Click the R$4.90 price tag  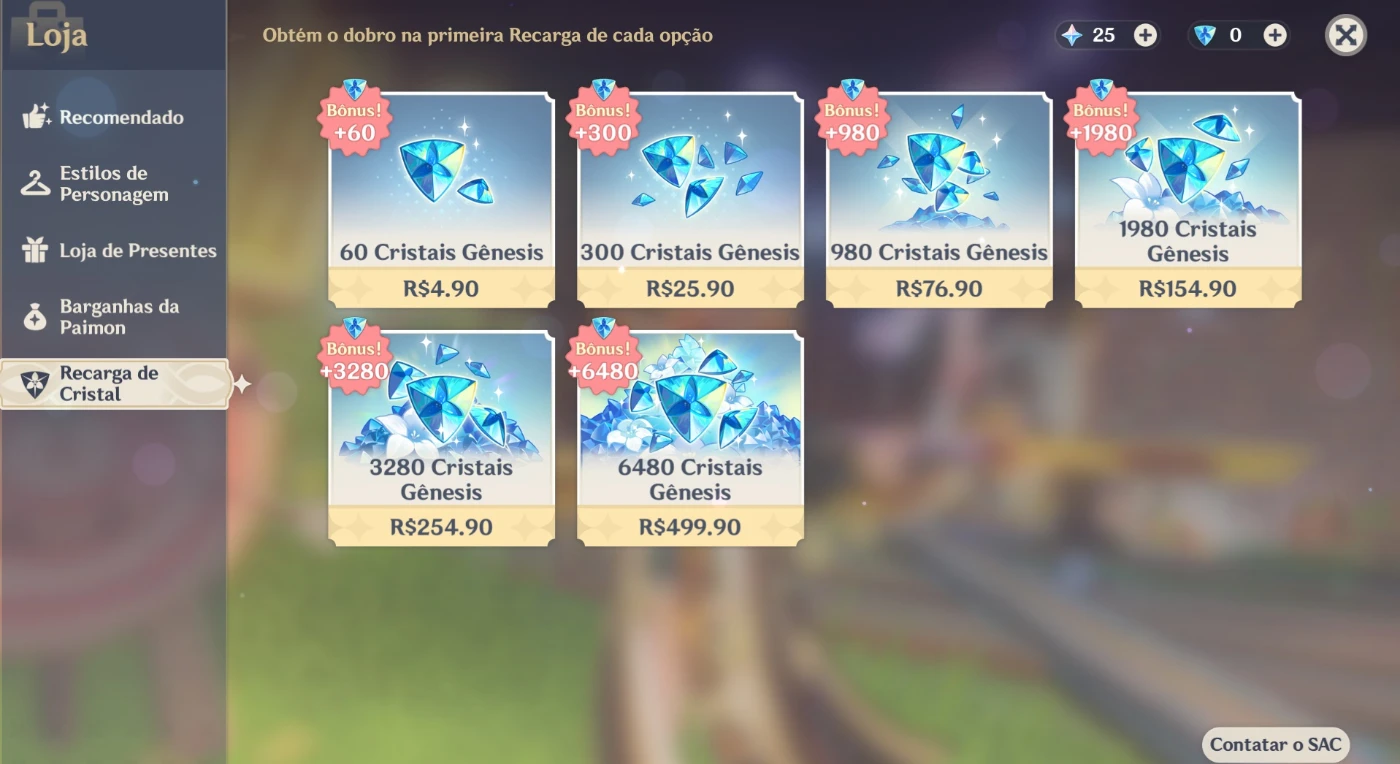click(x=440, y=289)
